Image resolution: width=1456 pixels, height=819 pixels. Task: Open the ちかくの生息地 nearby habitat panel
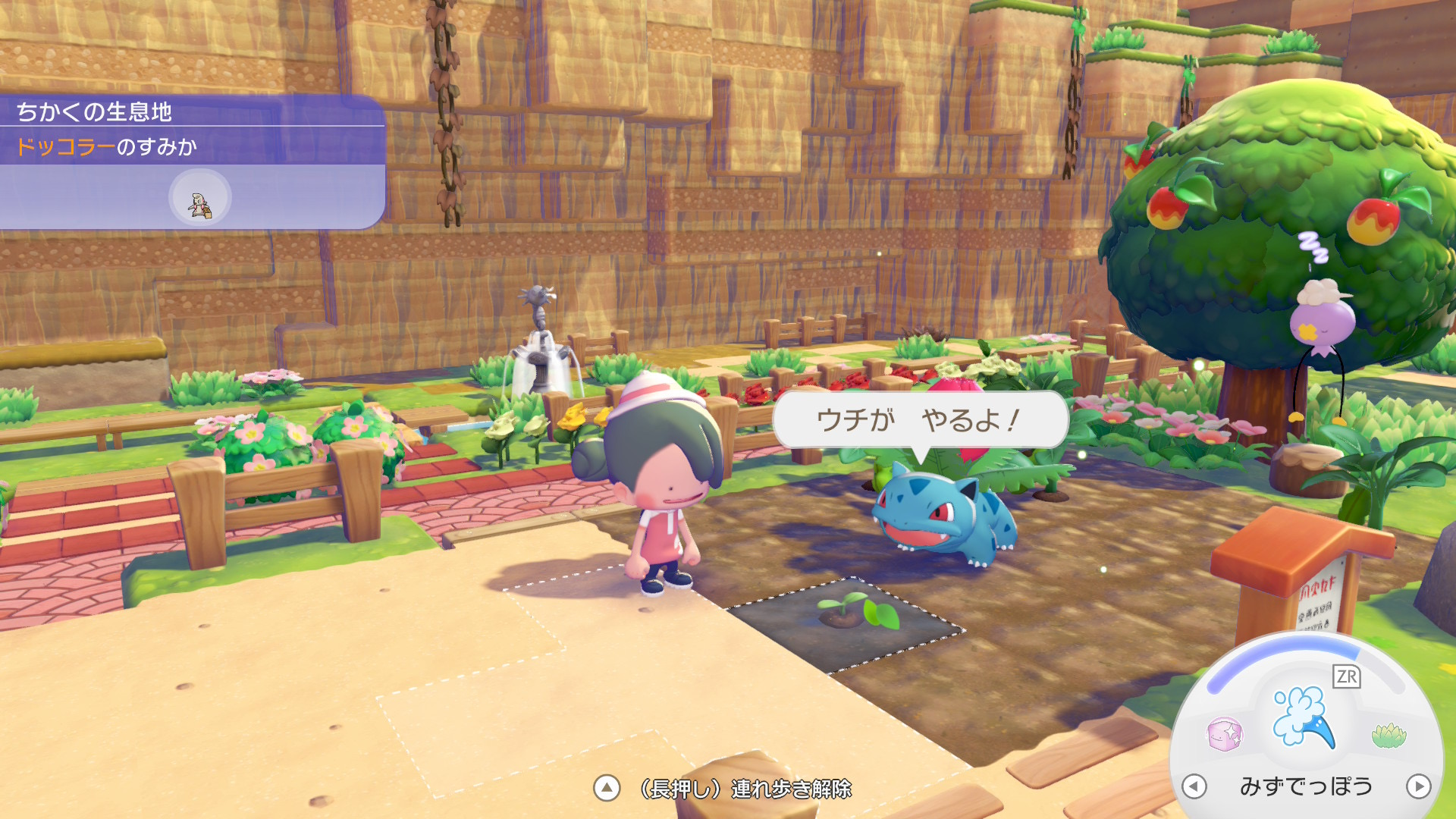pyautogui.click(x=95, y=112)
